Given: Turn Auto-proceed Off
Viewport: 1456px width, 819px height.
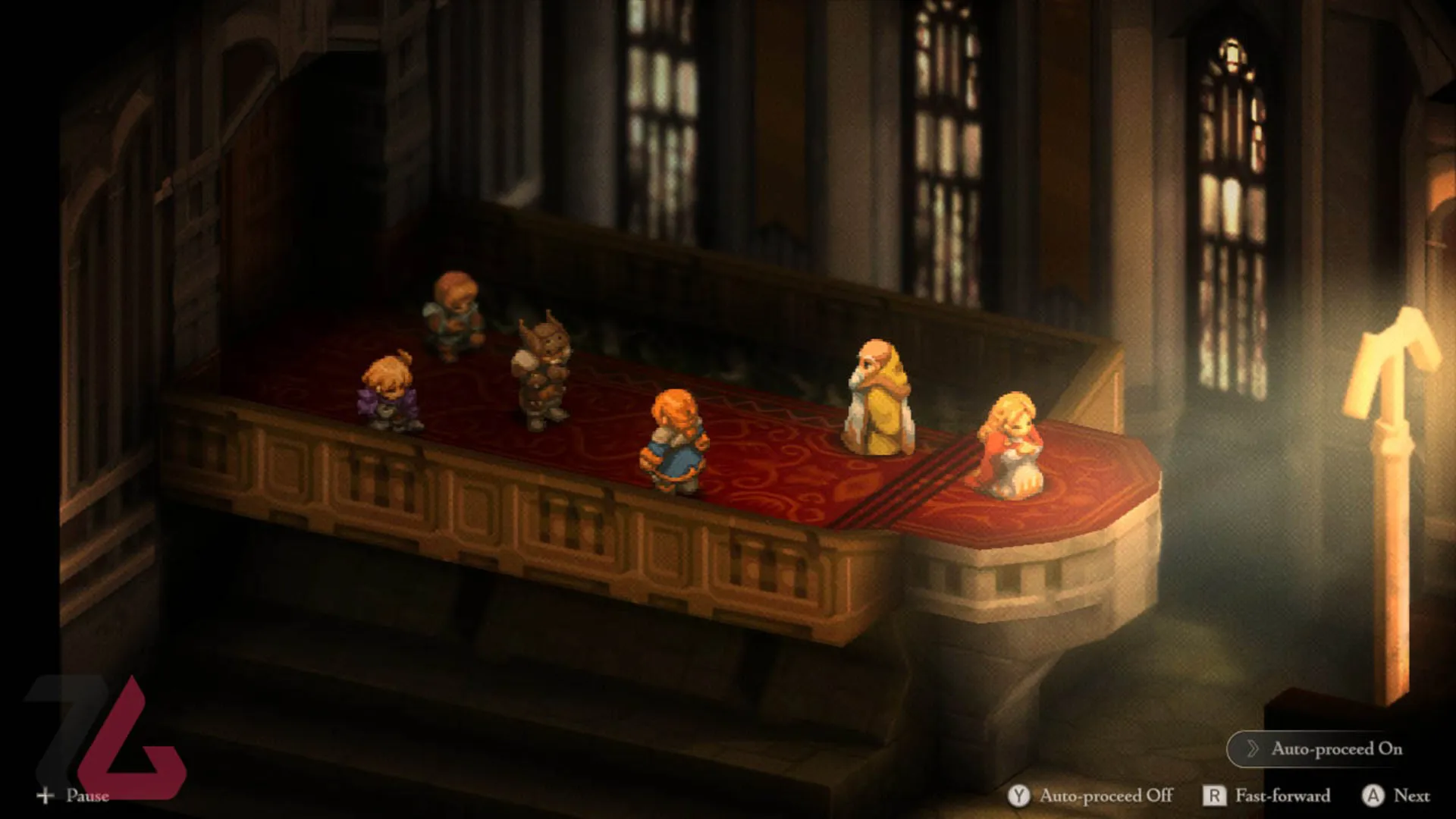Looking at the screenshot, I should pos(1090,795).
